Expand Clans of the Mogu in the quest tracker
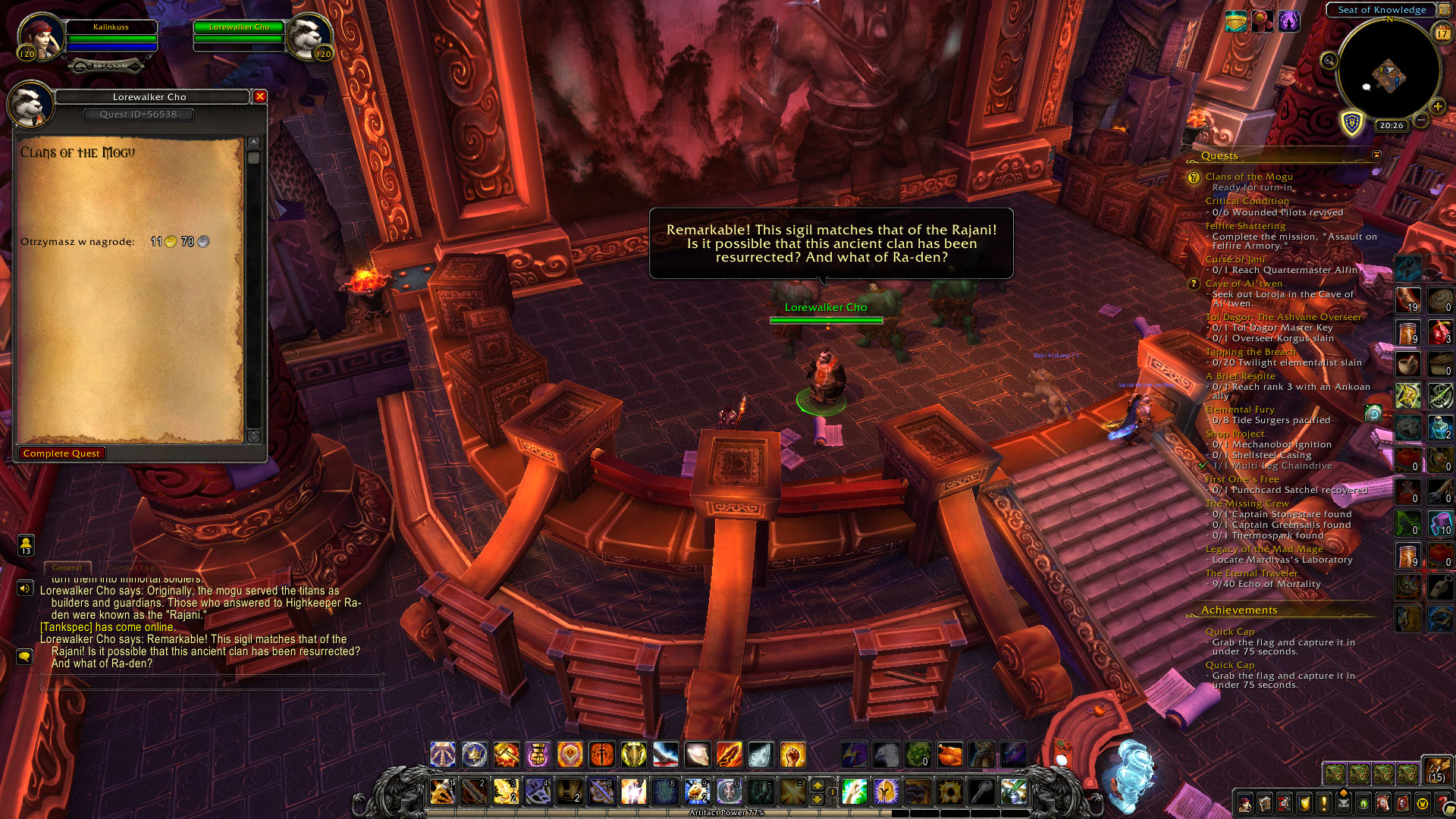Image resolution: width=1456 pixels, height=819 pixels. (1247, 176)
